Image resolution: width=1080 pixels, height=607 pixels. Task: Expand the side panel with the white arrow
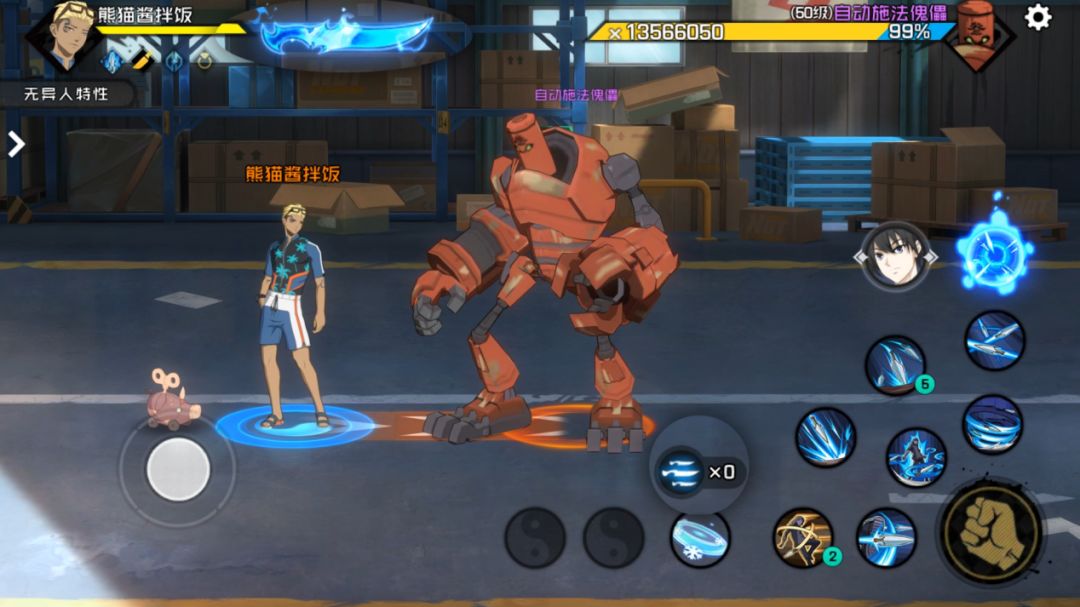tap(16, 144)
